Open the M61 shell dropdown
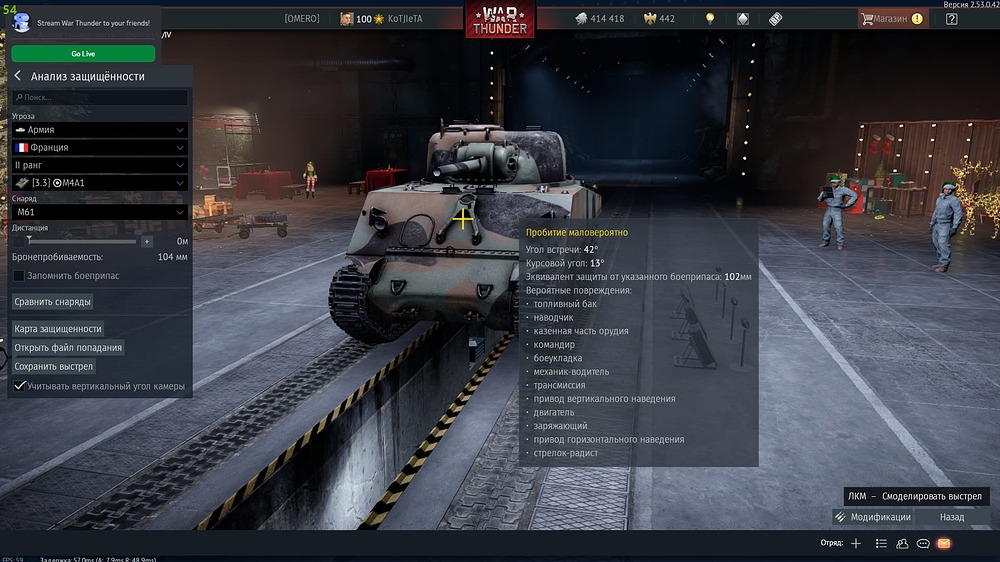This screenshot has height=562, width=1000. (99, 212)
